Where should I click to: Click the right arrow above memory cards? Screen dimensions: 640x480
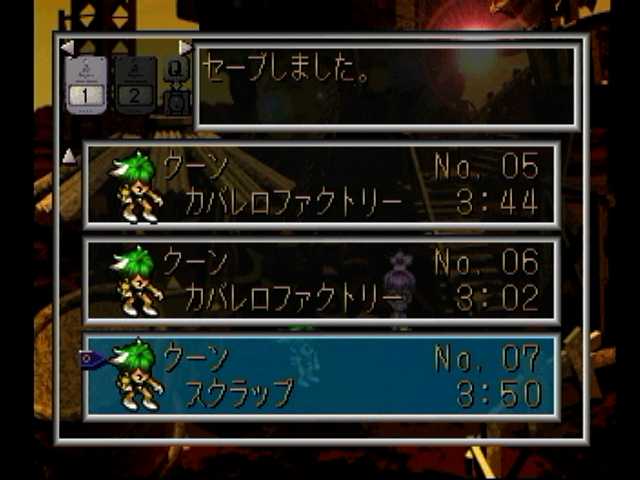tap(185, 47)
